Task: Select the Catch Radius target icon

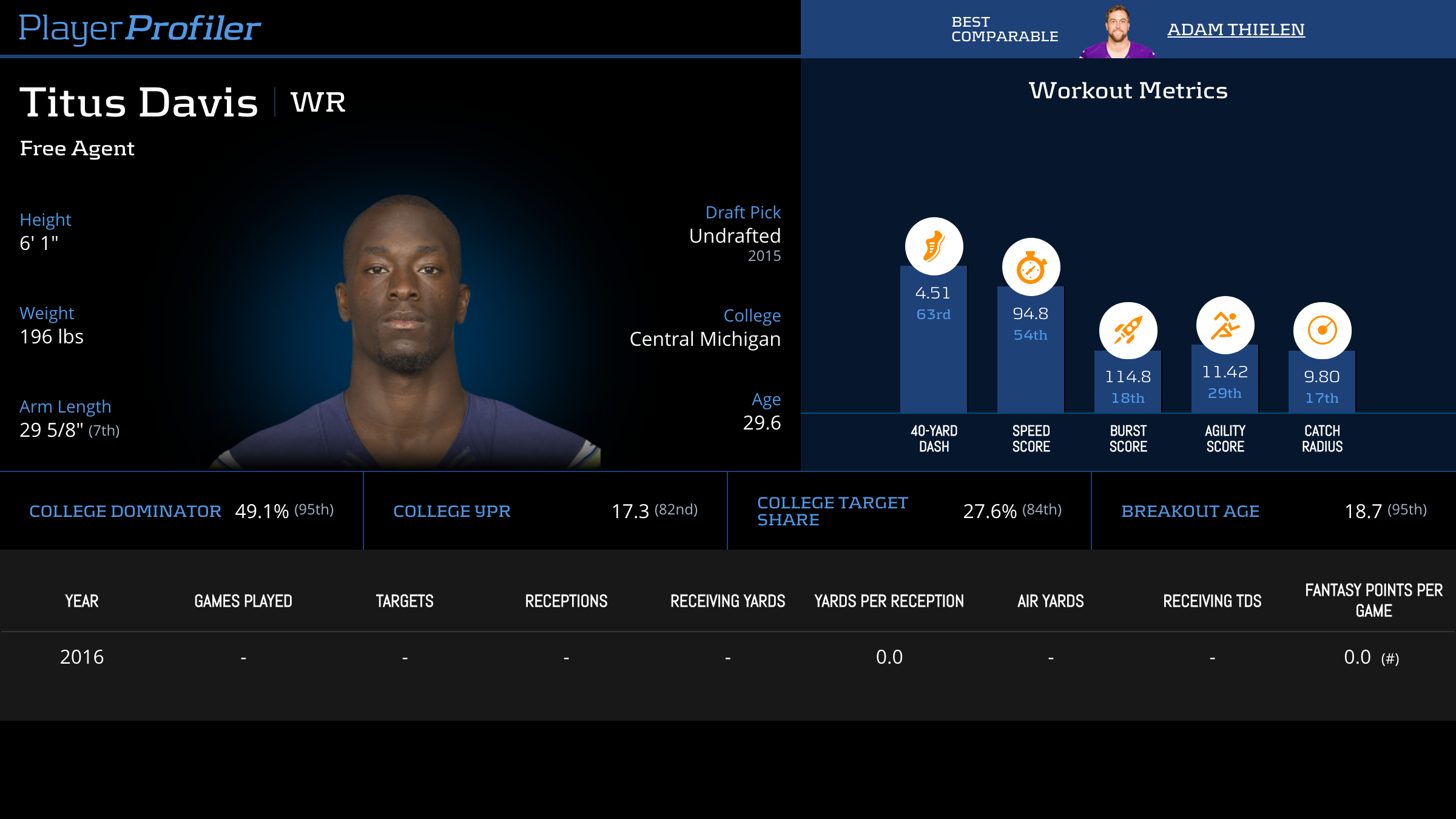Action: (1322, 331)
